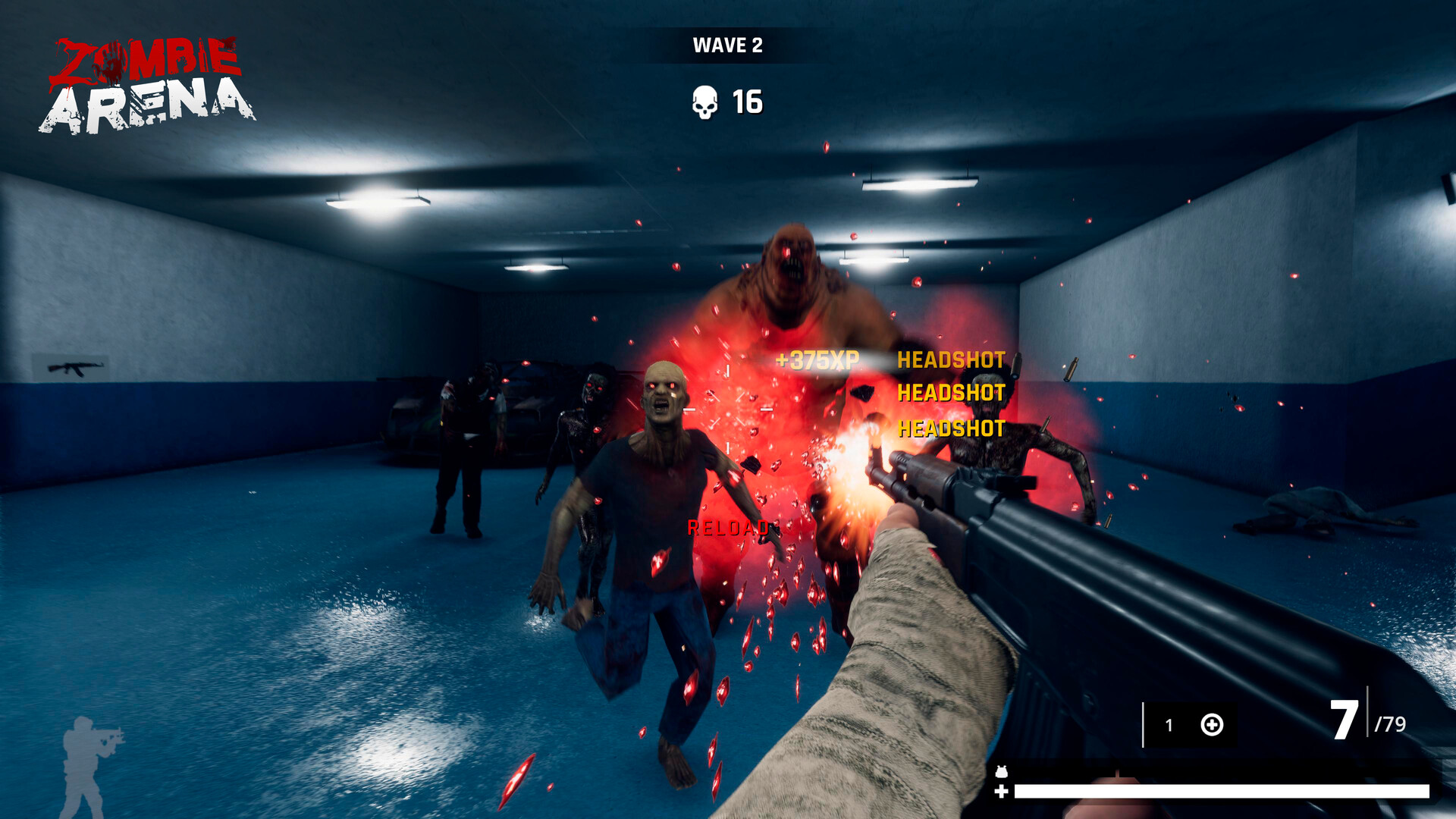Select the WAVE 2 header bar

pyautogui.click(x=728, y=45)
